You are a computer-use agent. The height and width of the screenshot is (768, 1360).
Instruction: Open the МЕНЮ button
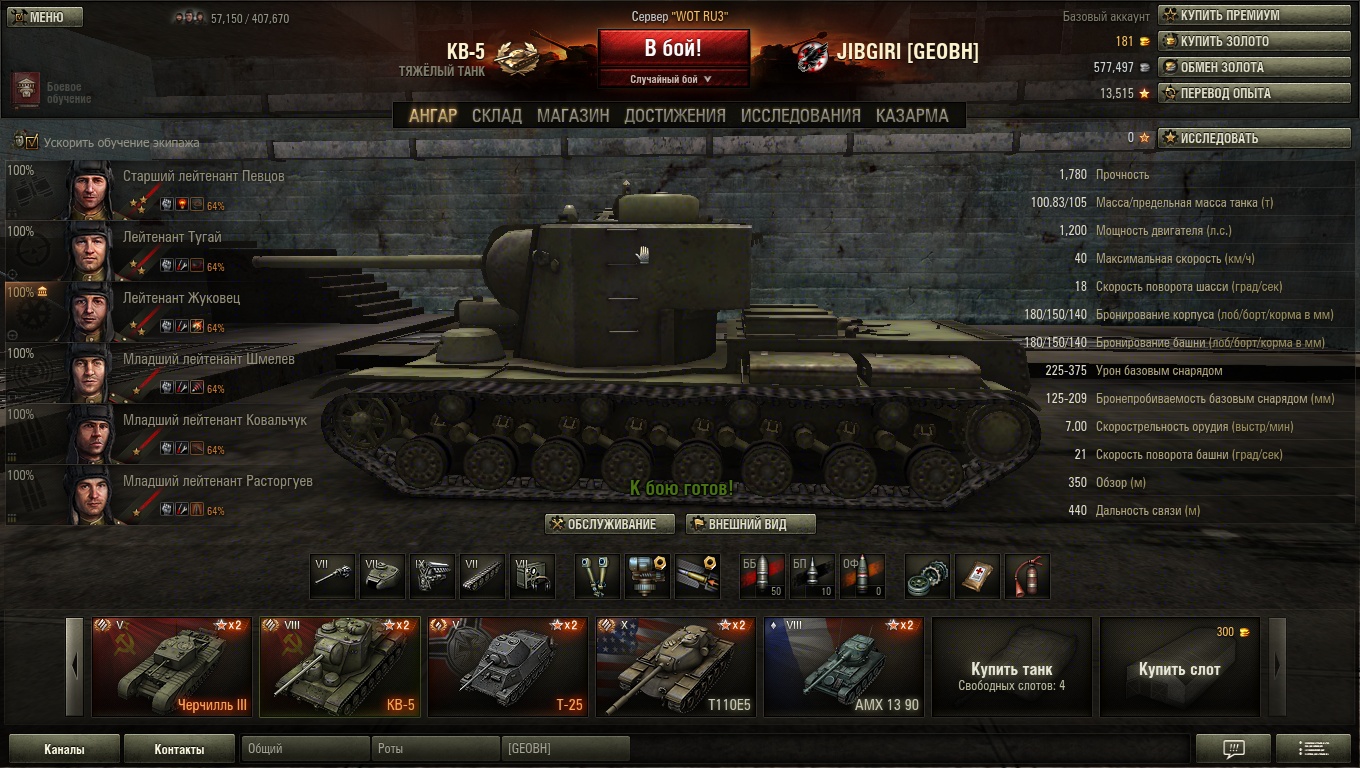[45, 17]
